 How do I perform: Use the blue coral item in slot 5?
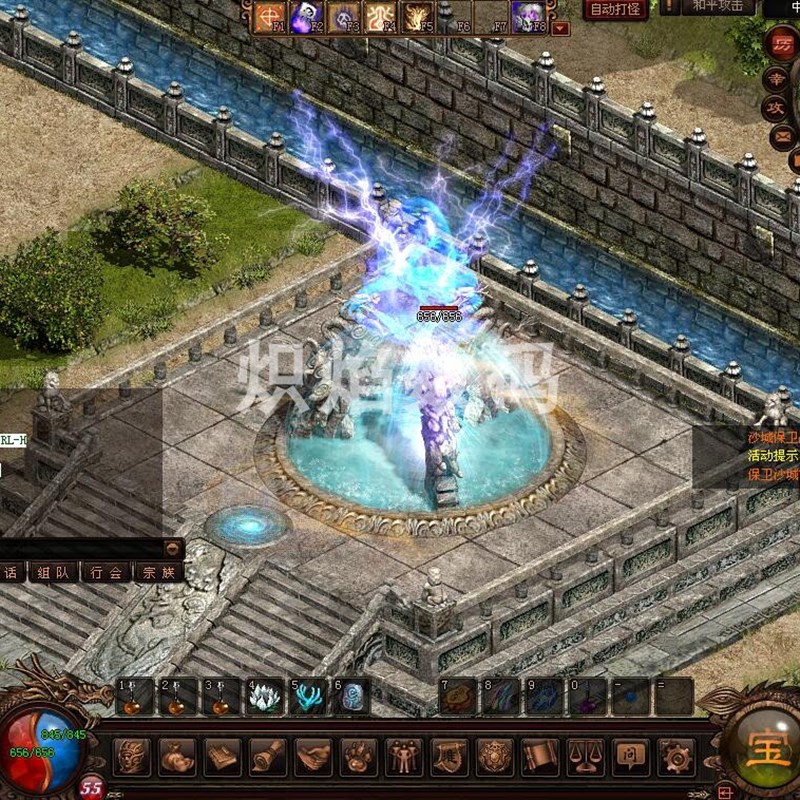click(308, 697)
